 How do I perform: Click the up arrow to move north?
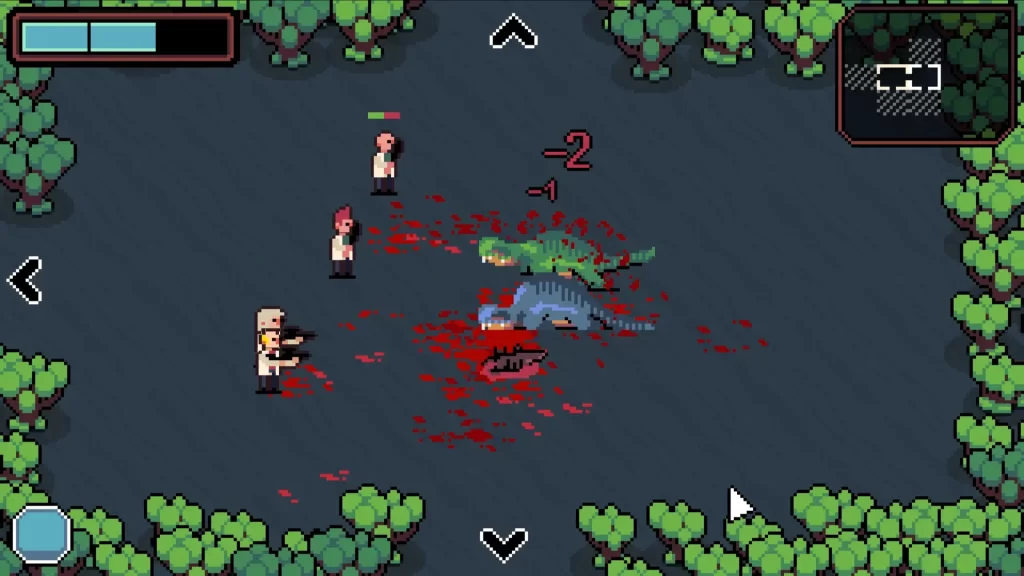click(513, 34)
